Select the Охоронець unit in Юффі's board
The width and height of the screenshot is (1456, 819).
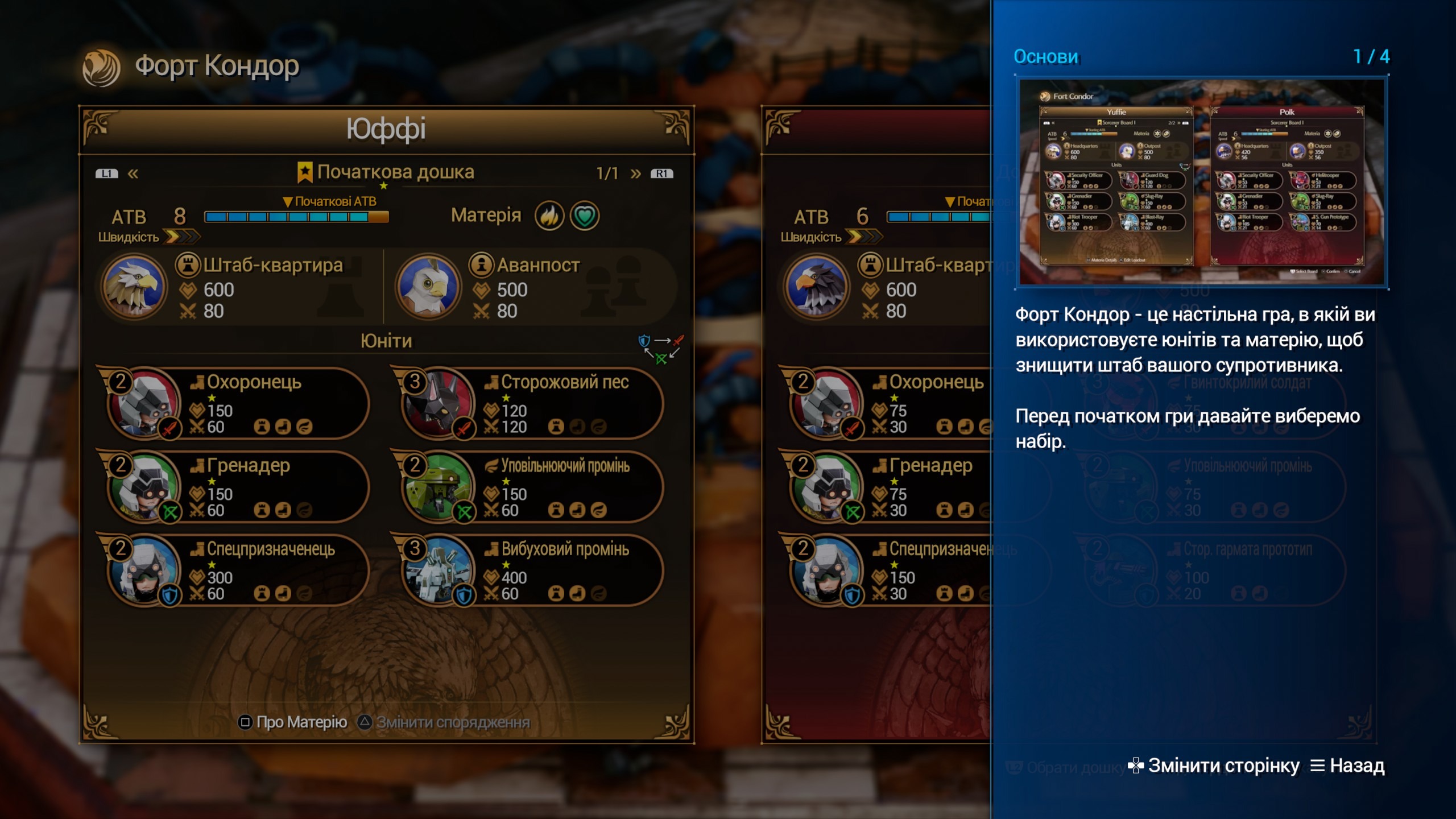[239, 403]
